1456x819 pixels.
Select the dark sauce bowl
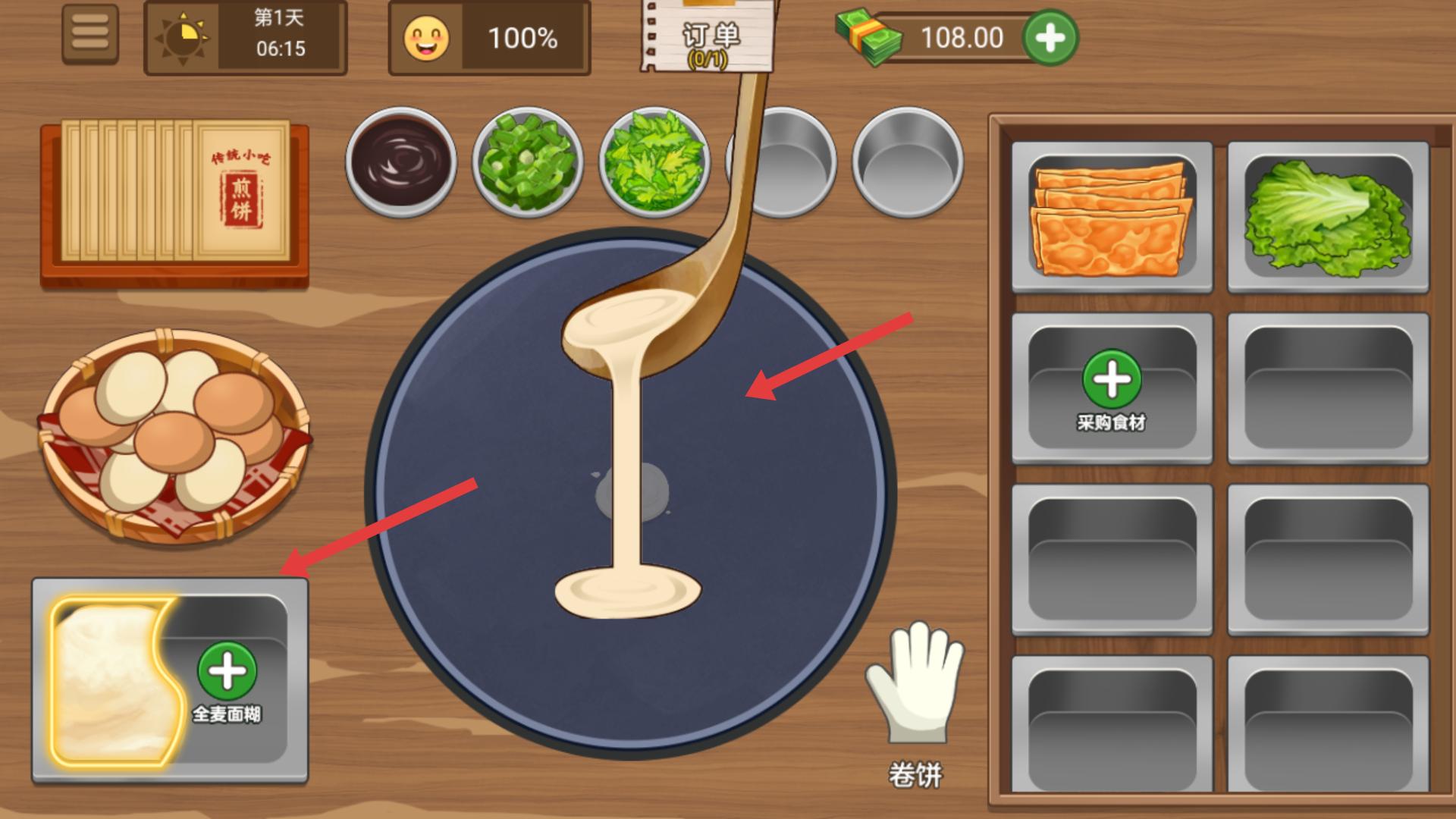[401, 162]
